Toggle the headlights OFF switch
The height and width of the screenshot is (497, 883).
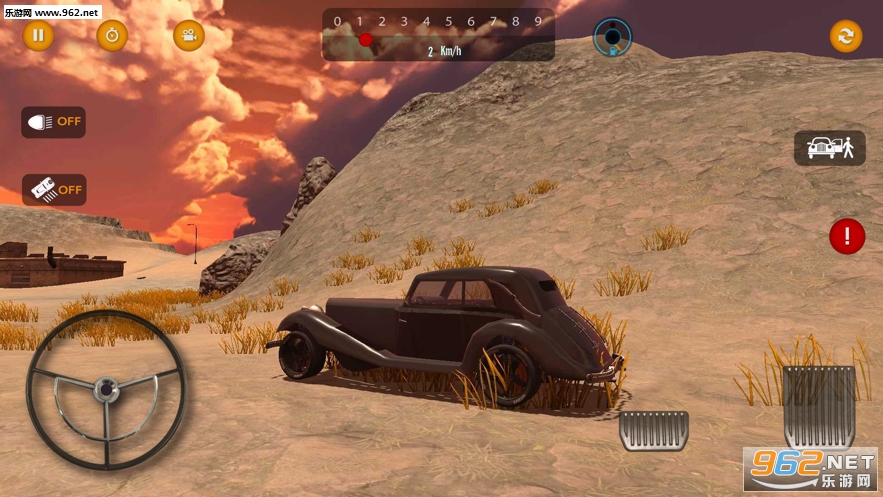point(54,122)
